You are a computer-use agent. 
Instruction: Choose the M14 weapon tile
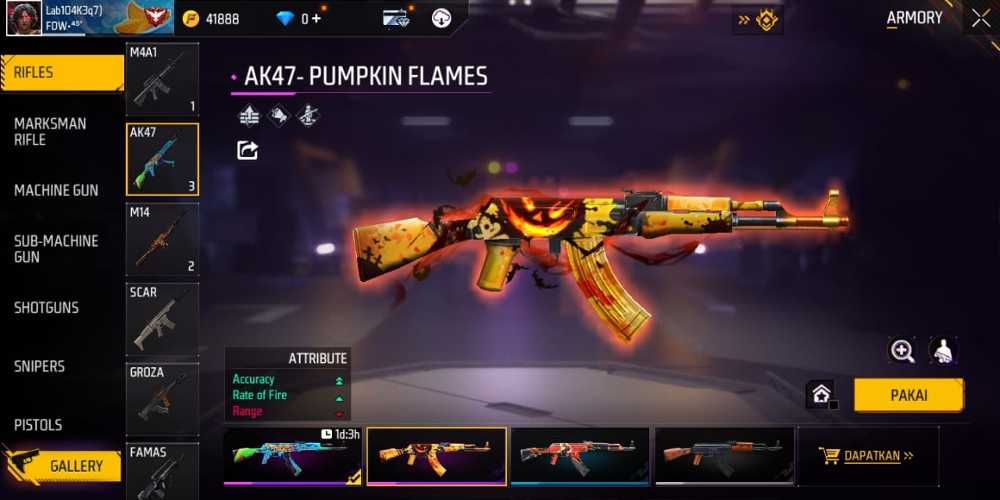click(162, 239)
